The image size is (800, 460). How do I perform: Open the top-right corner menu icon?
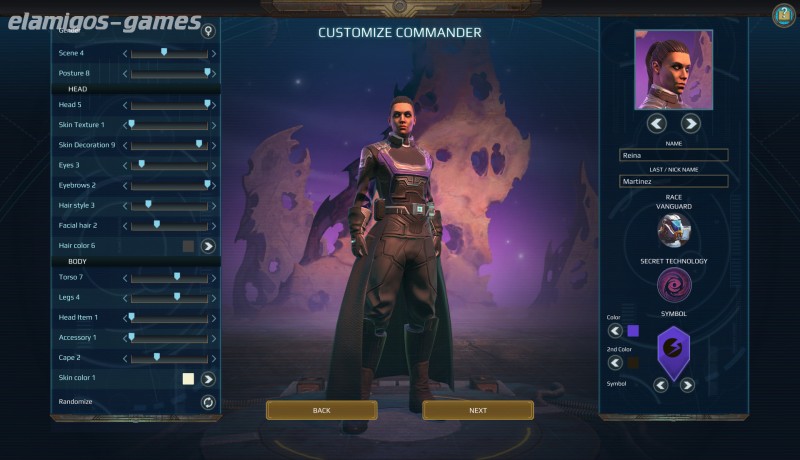pyautogui.click(x=783, y=15)
